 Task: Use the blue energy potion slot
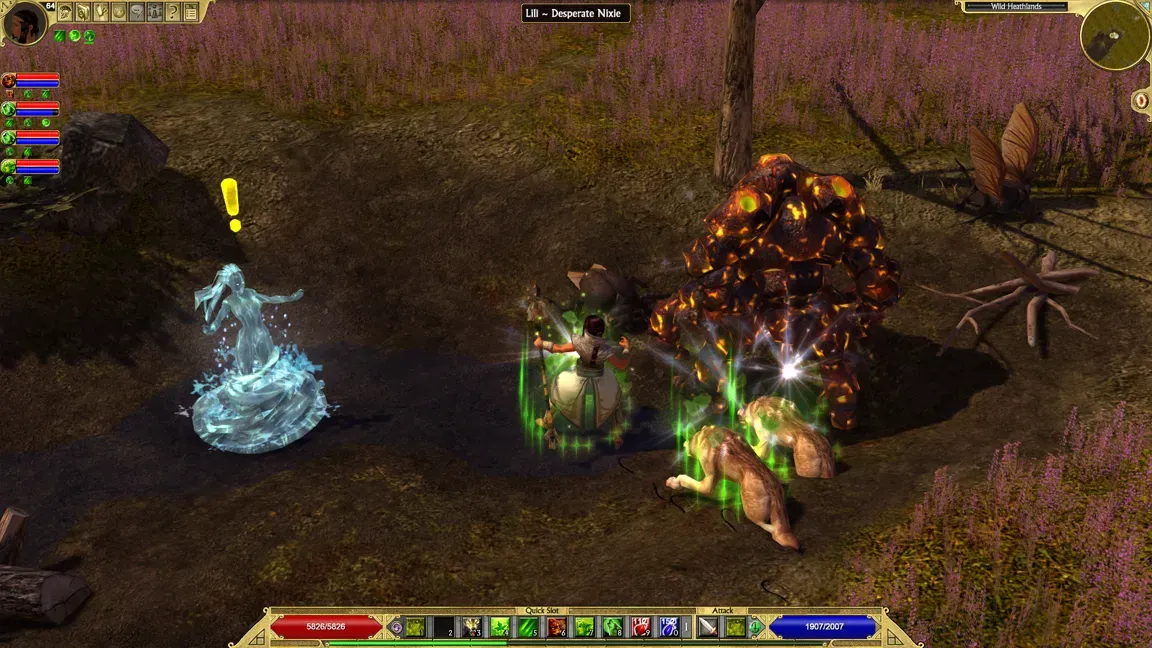(x=669, y=627)
